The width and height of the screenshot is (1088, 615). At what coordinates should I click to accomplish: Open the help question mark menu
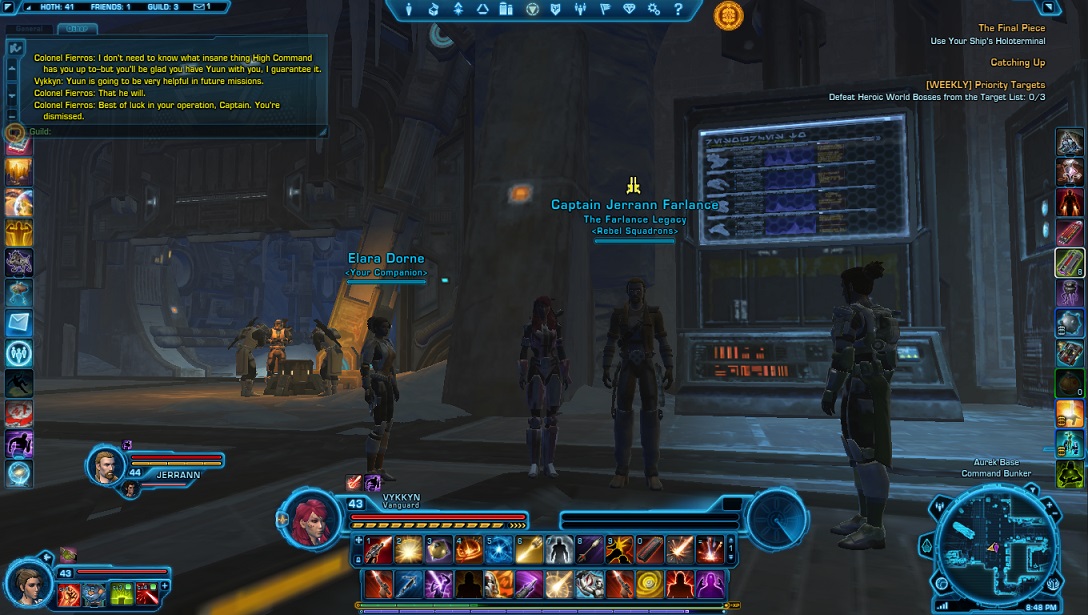pos(679,9)
